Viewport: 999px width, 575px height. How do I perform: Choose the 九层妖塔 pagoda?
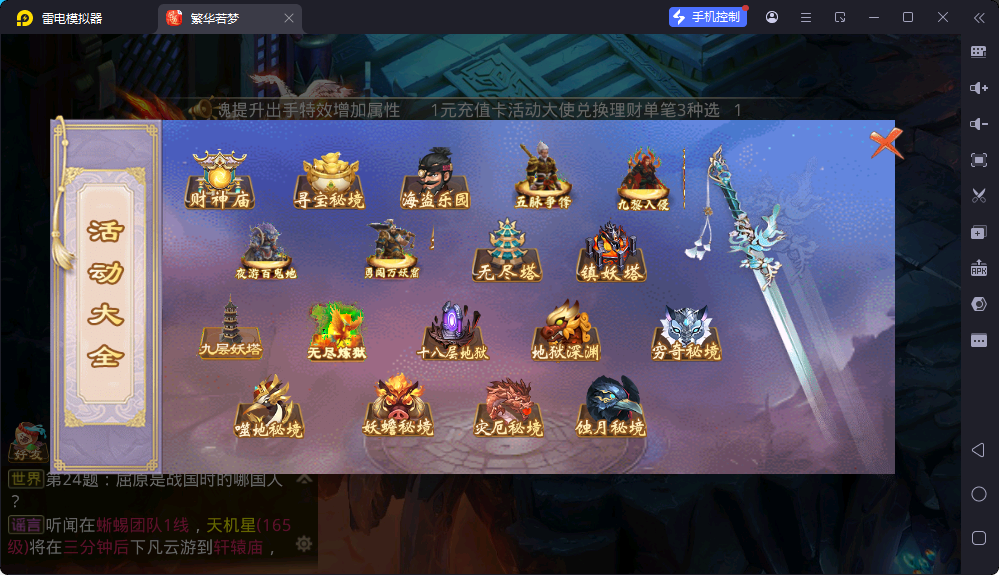(230, 328)
